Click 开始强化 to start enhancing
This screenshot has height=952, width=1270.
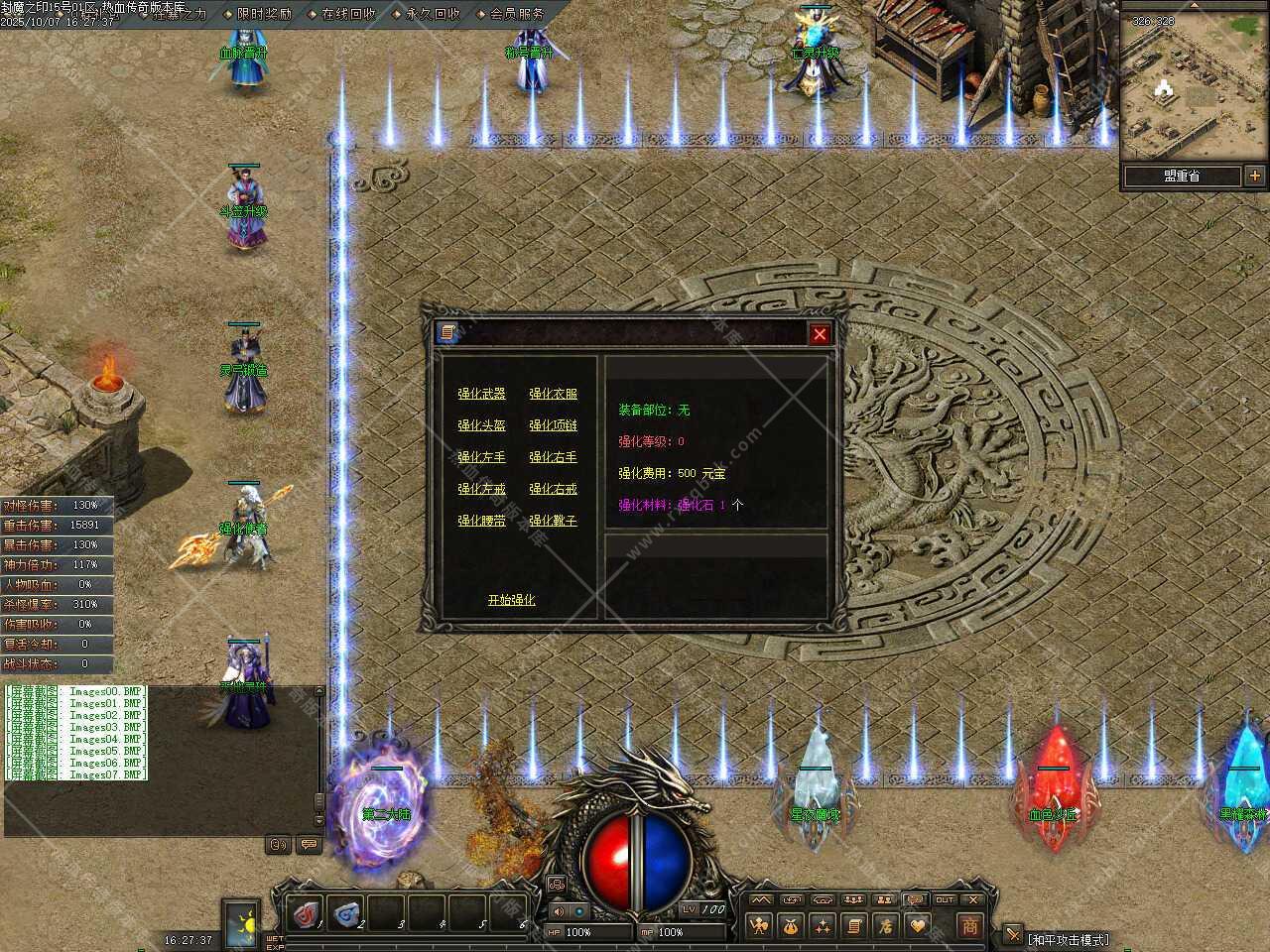(511, 600)
